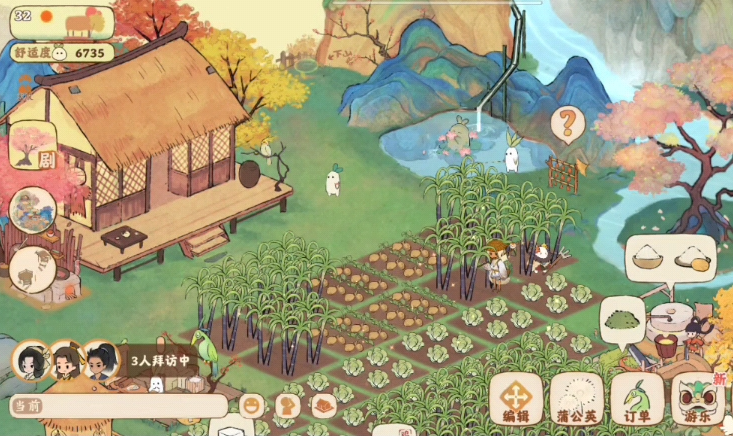Click the orange question mark bubble
The height and width of the screenshot is (436, 733).
tap(567, 125)
